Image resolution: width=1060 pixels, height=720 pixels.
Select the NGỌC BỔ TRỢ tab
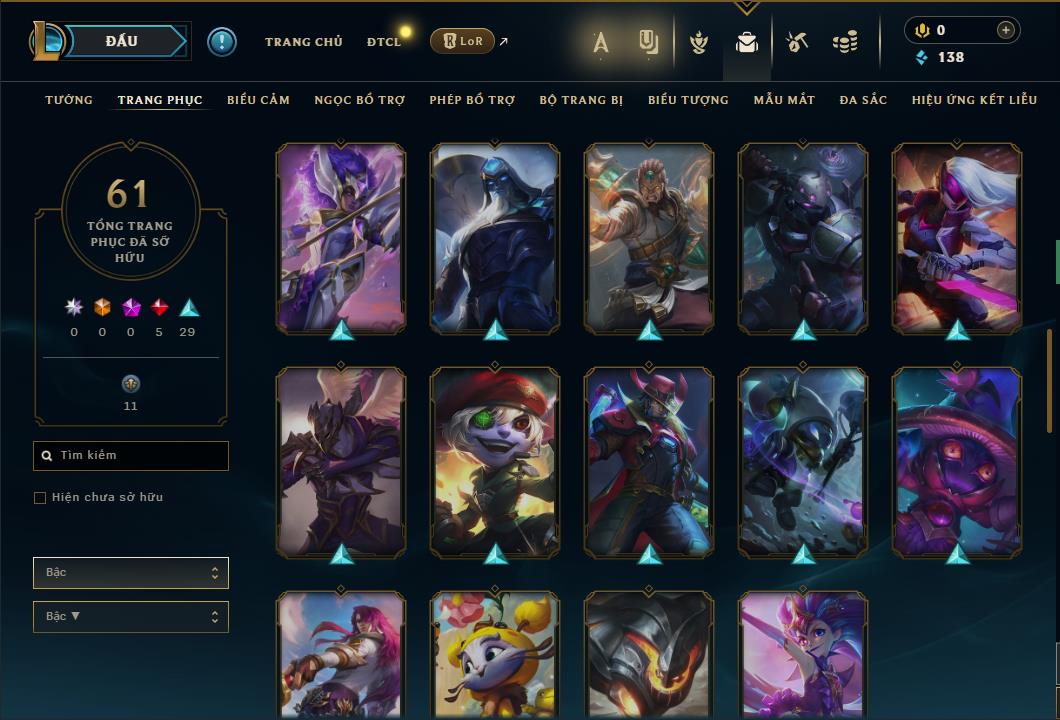359,100
